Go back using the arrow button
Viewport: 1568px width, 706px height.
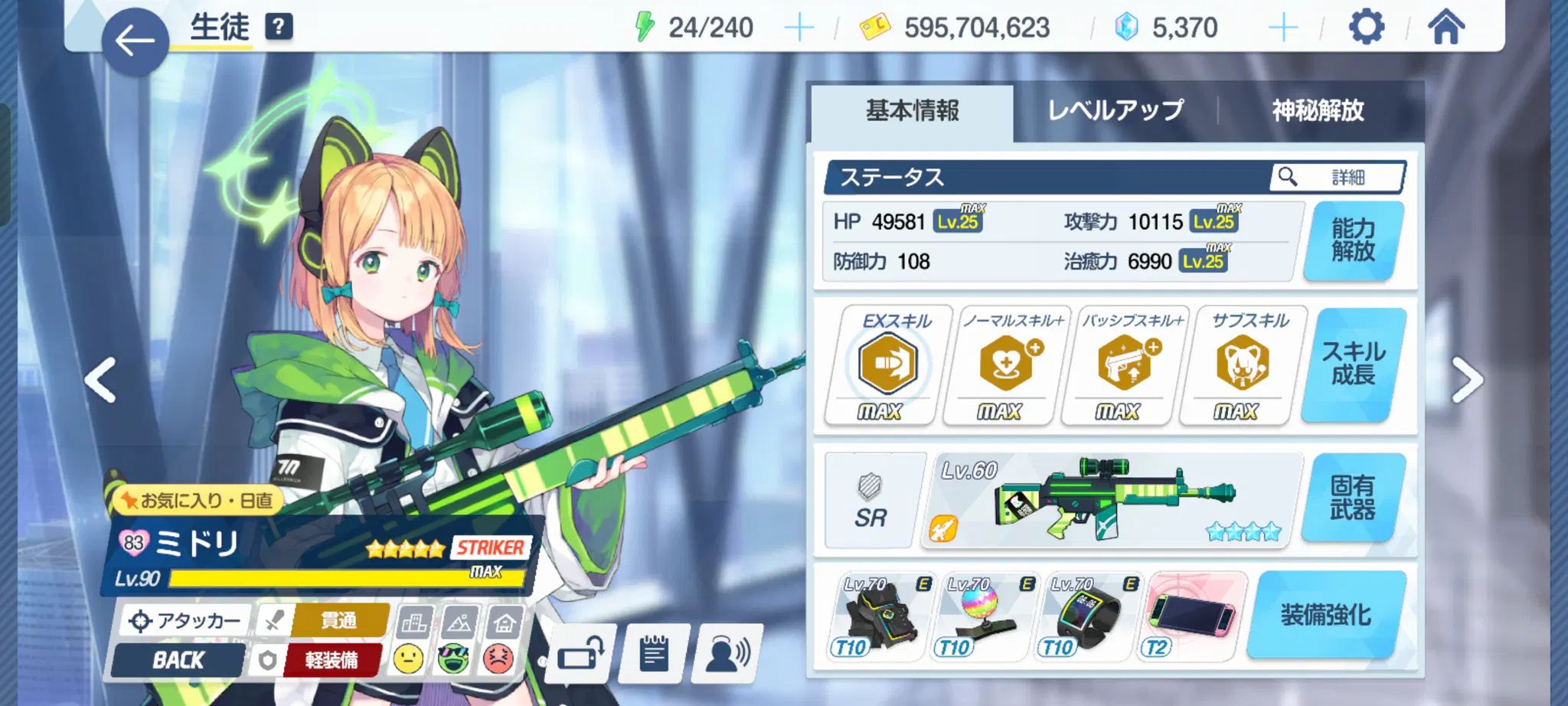pyautogui.click(x=135, y=41)
